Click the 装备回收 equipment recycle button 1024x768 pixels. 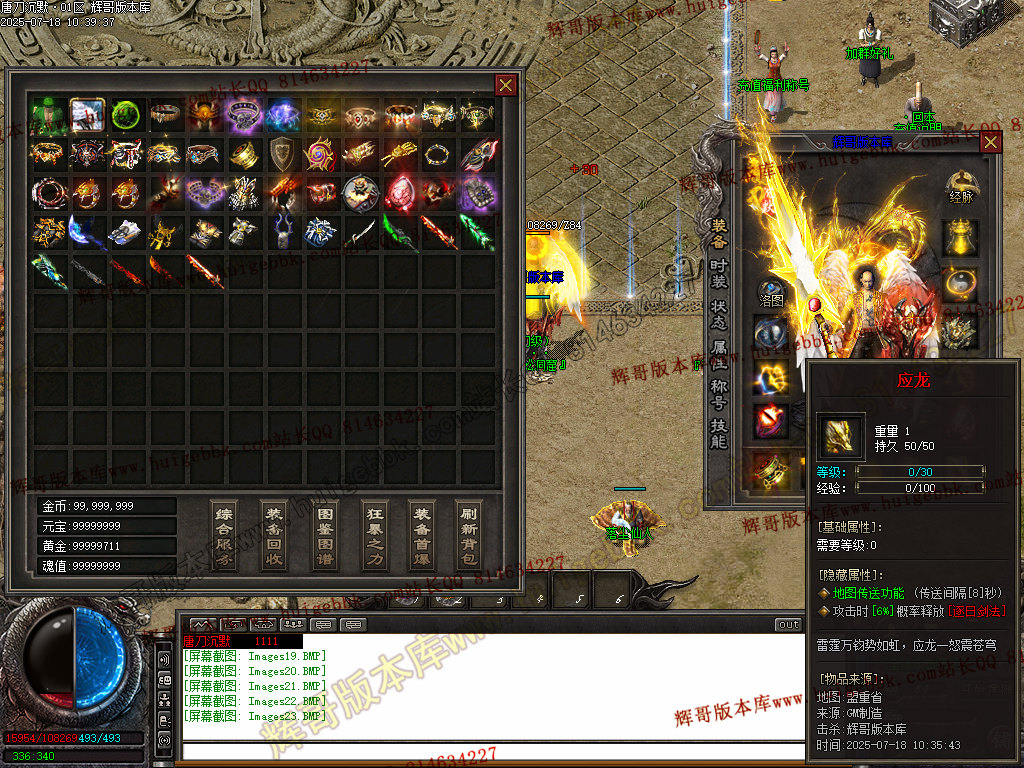(273, 535)
